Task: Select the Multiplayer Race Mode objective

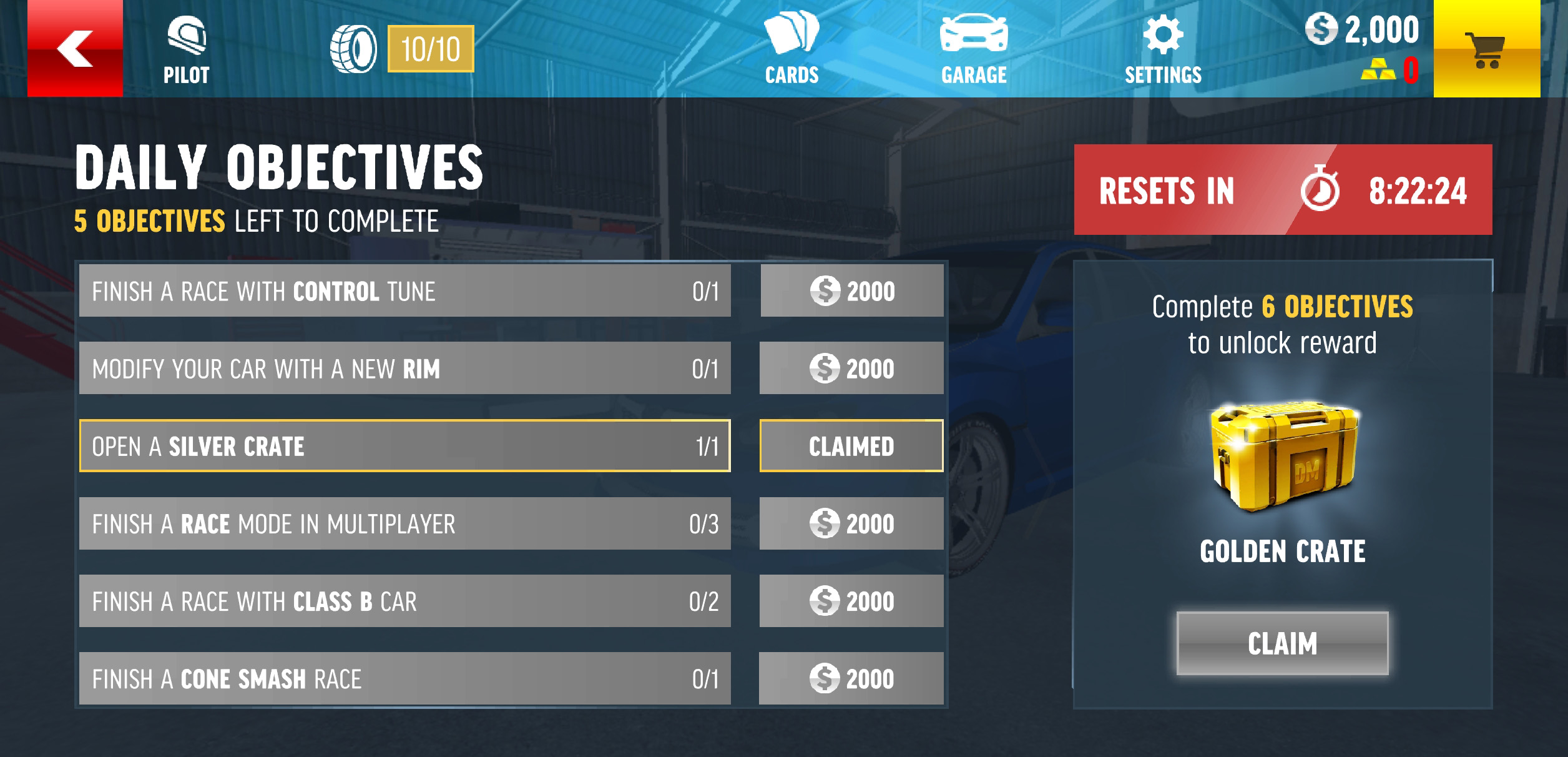Action: [x=404, y=523]
